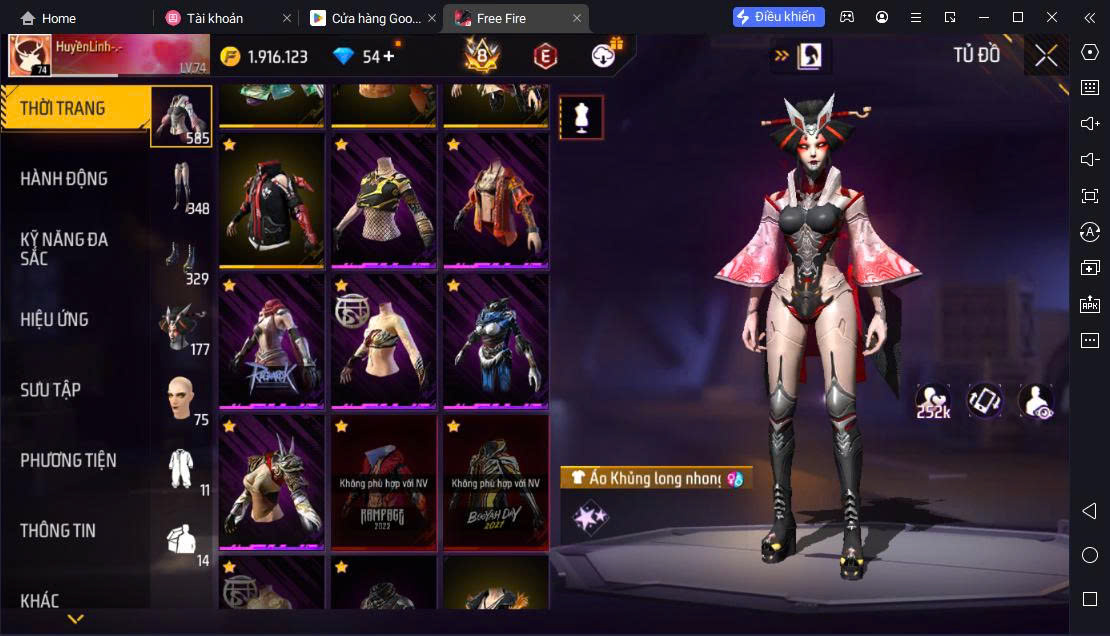Click the mannequin outfit set icon
The image size is (1110, 636).
(581, 118)
